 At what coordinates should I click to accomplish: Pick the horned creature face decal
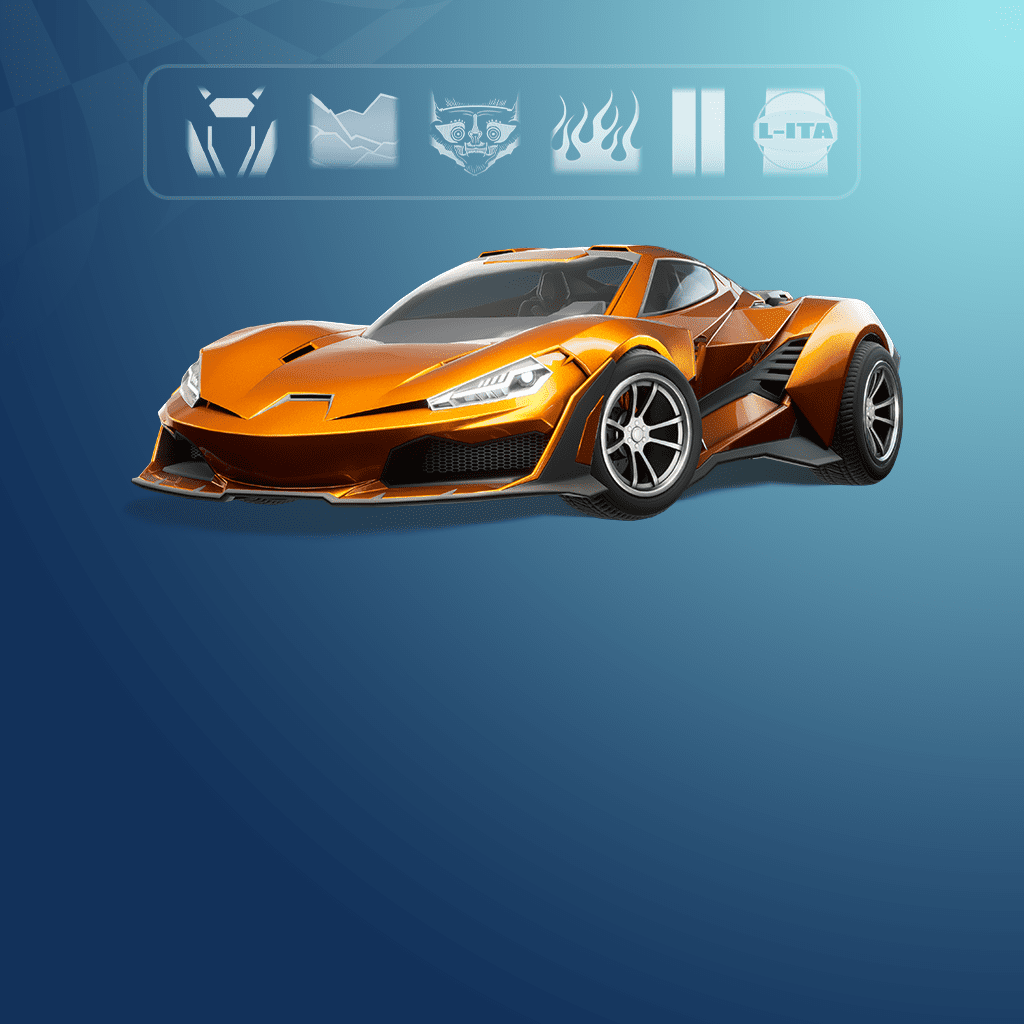(475, 132)
